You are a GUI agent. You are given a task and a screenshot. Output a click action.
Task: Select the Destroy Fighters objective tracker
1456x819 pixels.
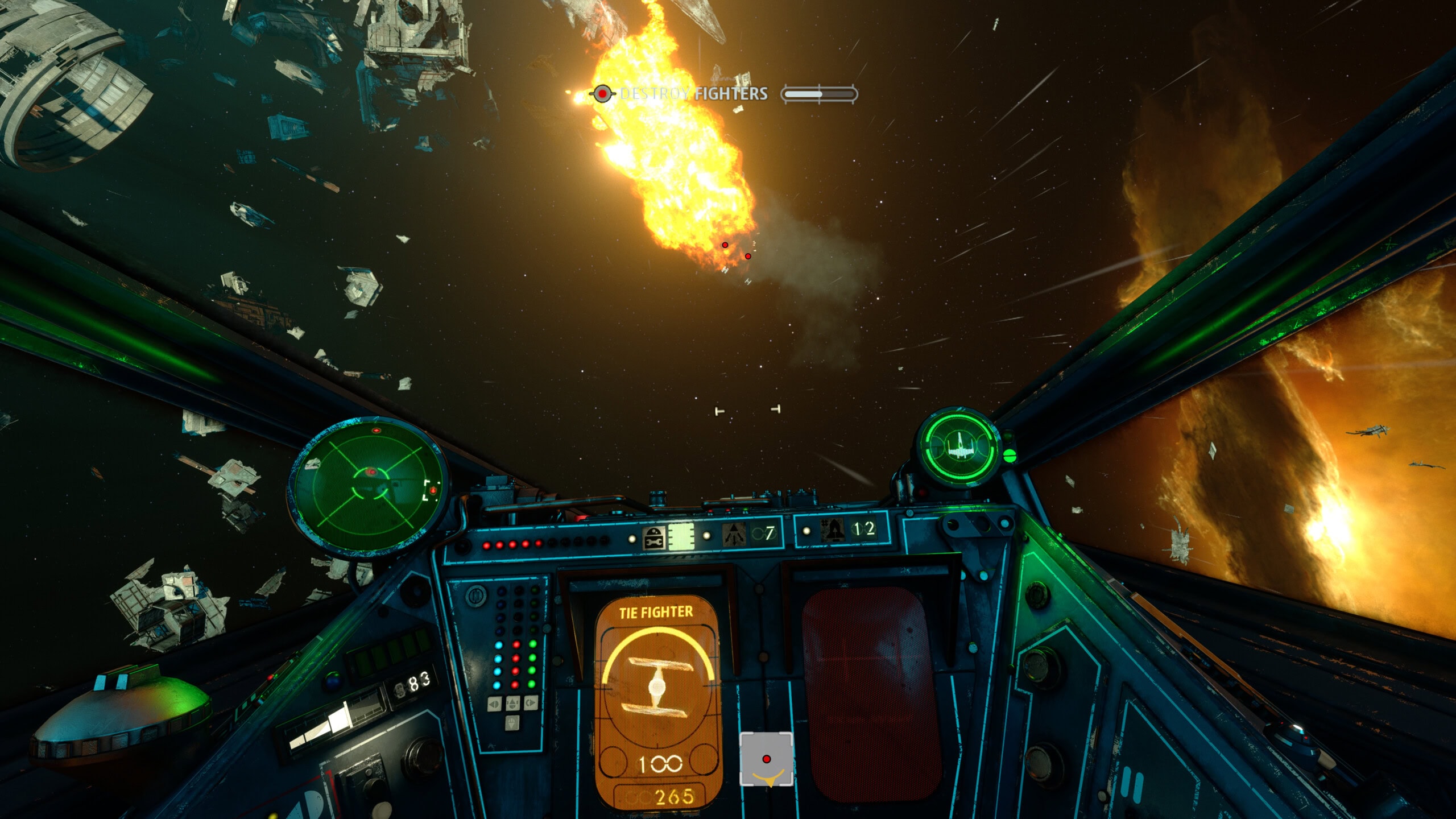tap(694, 94)
